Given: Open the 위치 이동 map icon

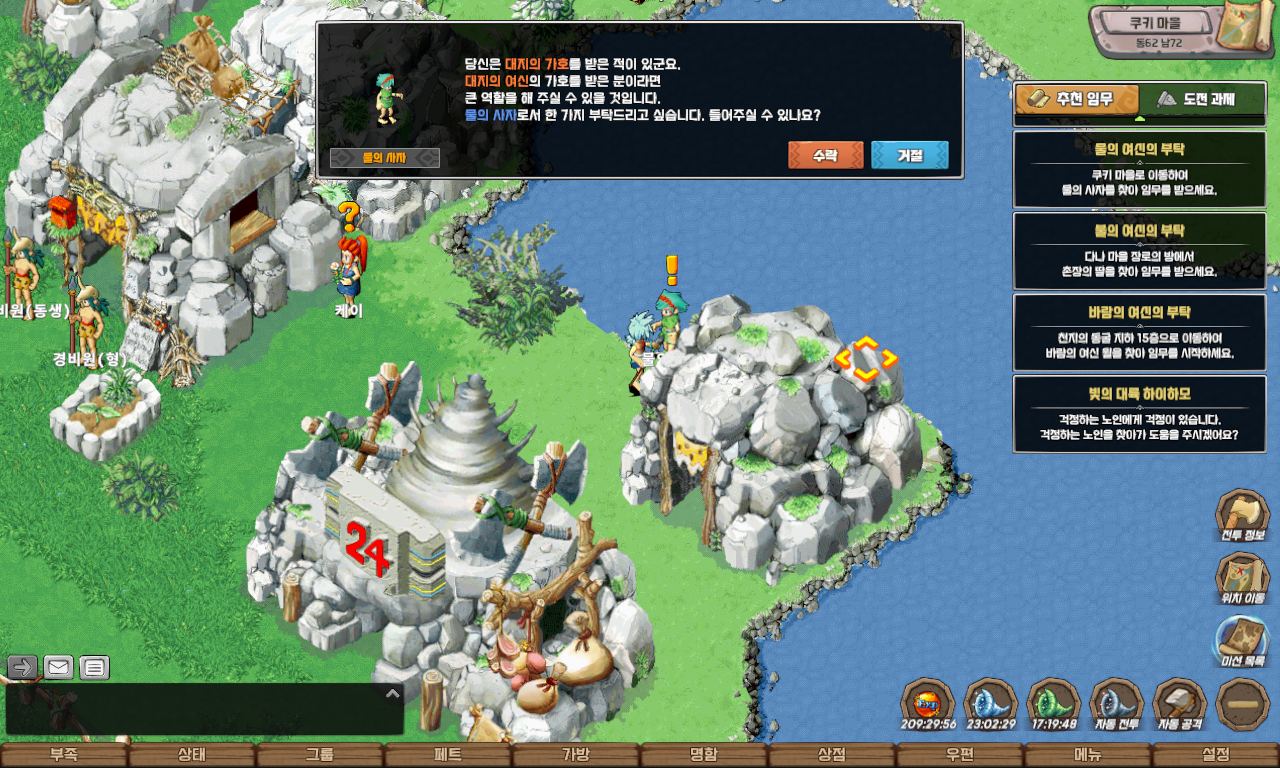Looking at the screenshot, I should (x=1242, y=577).
